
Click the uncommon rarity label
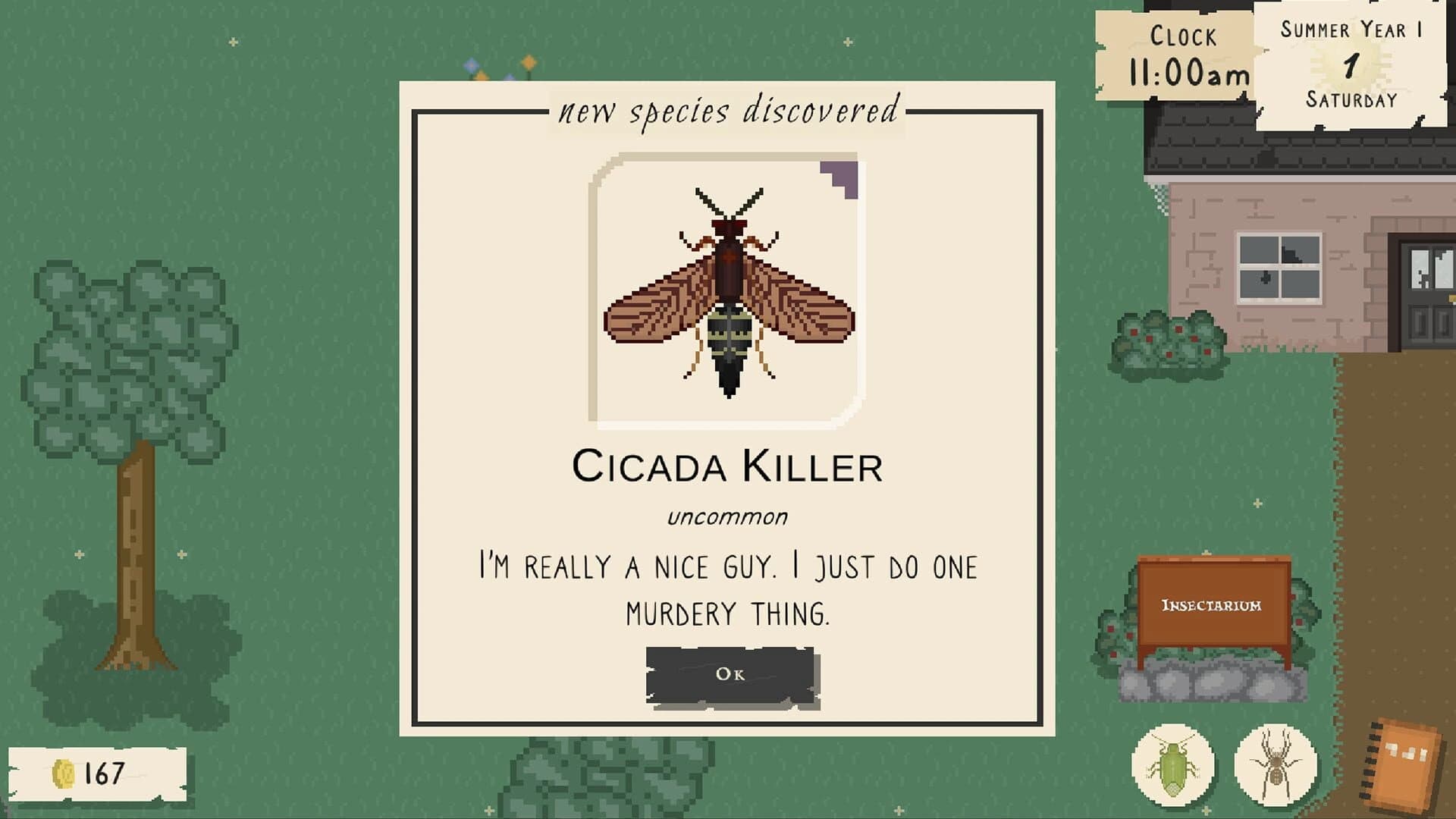click(x=726, y=517)
